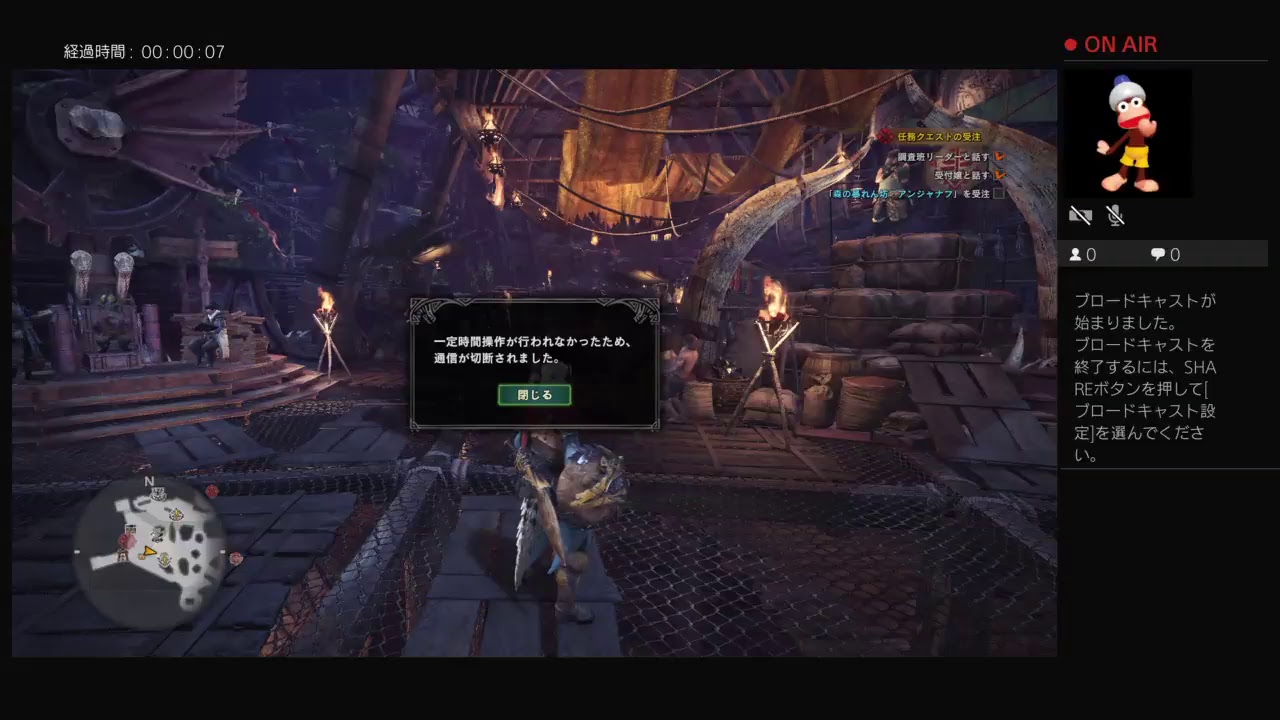
Task: Click the viewer count person icon
Action: [1075, 254]
